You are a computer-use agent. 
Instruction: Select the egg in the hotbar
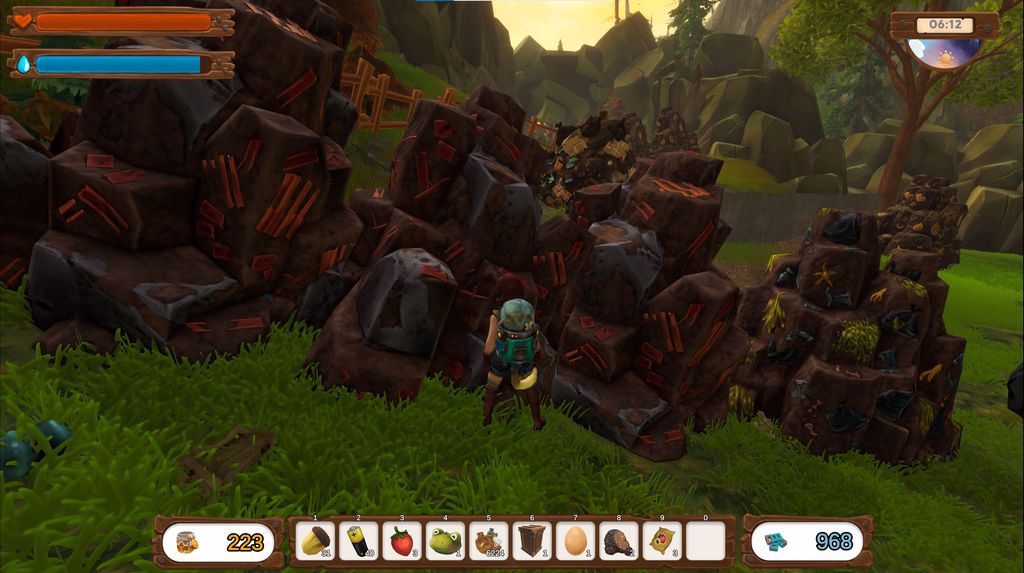coord(575,541)
